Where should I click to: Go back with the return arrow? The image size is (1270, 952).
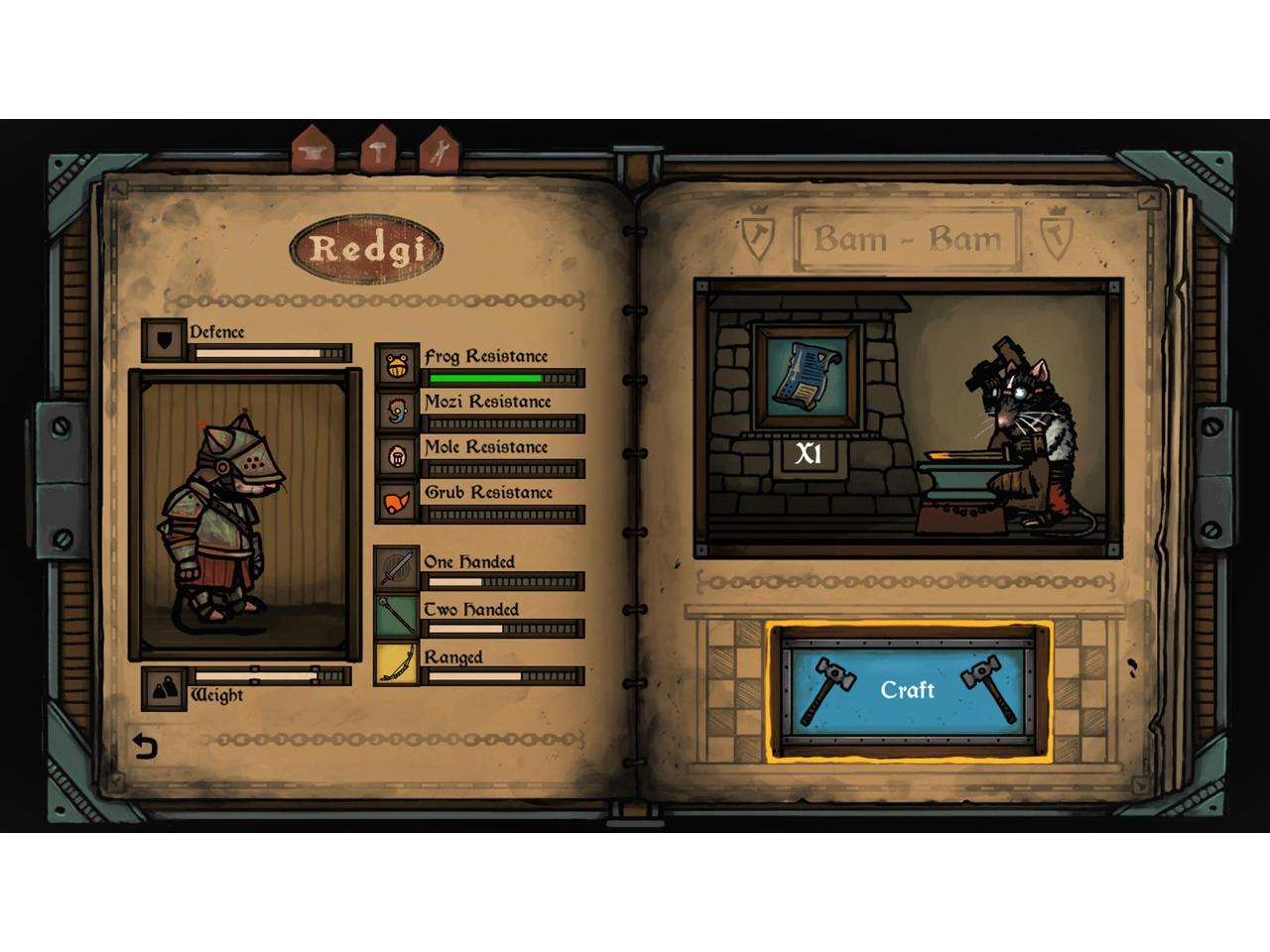(146, 746)
